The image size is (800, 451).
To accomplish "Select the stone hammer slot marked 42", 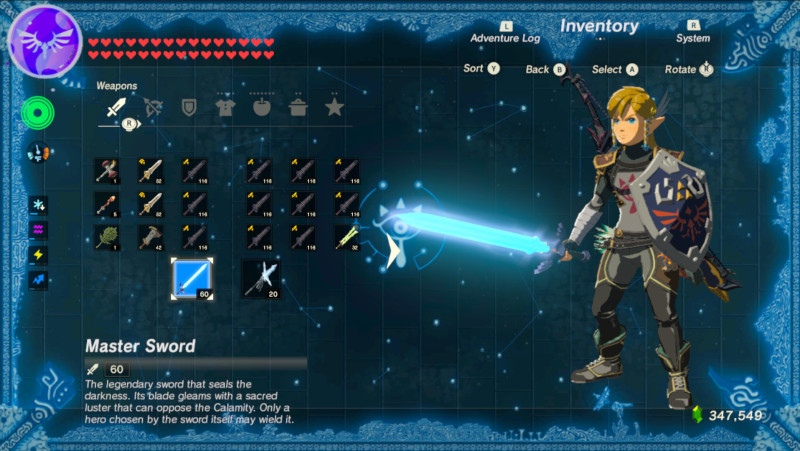I will tap(151, 237).
